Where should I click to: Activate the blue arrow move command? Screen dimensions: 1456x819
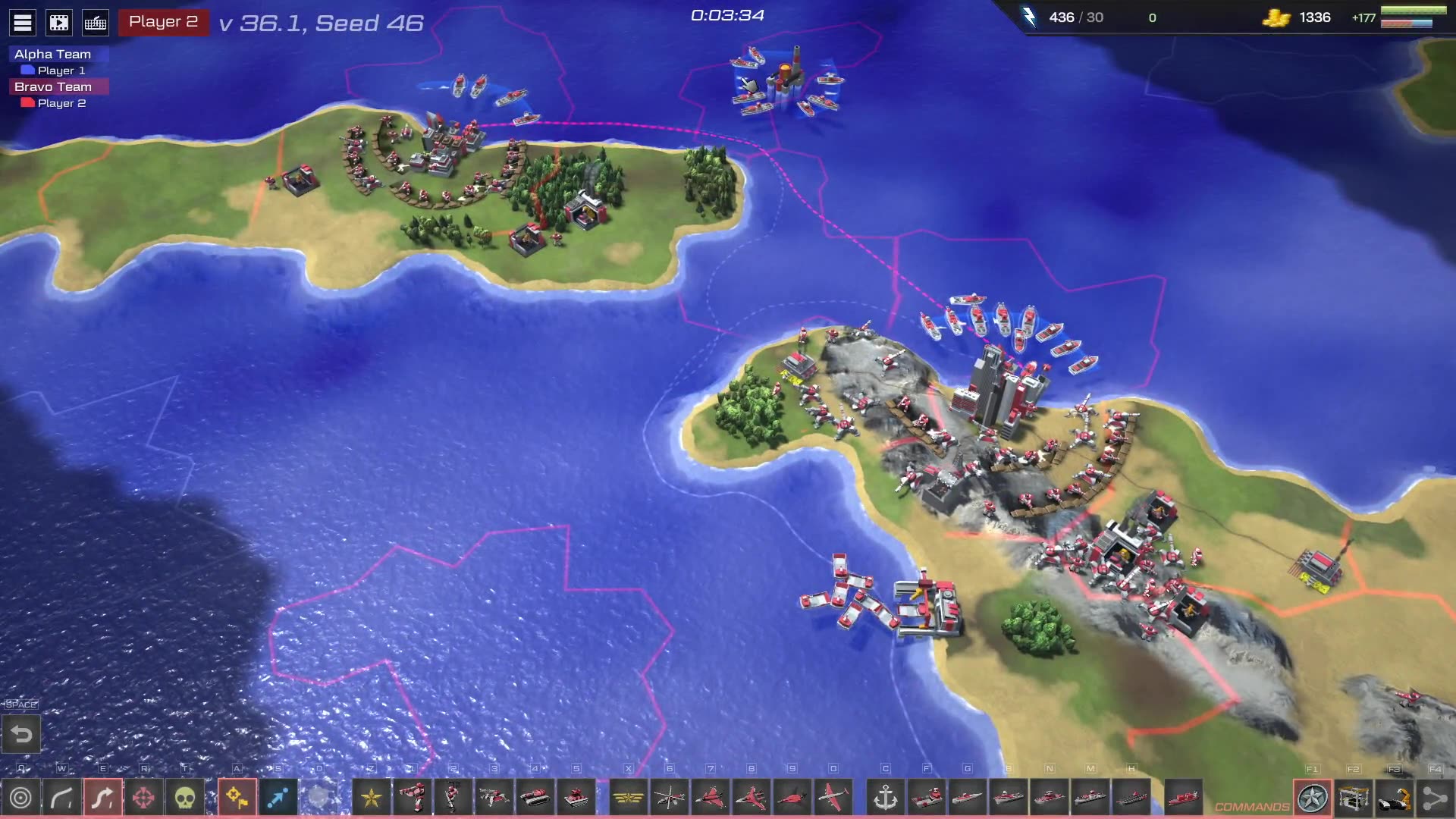point(278,798)
